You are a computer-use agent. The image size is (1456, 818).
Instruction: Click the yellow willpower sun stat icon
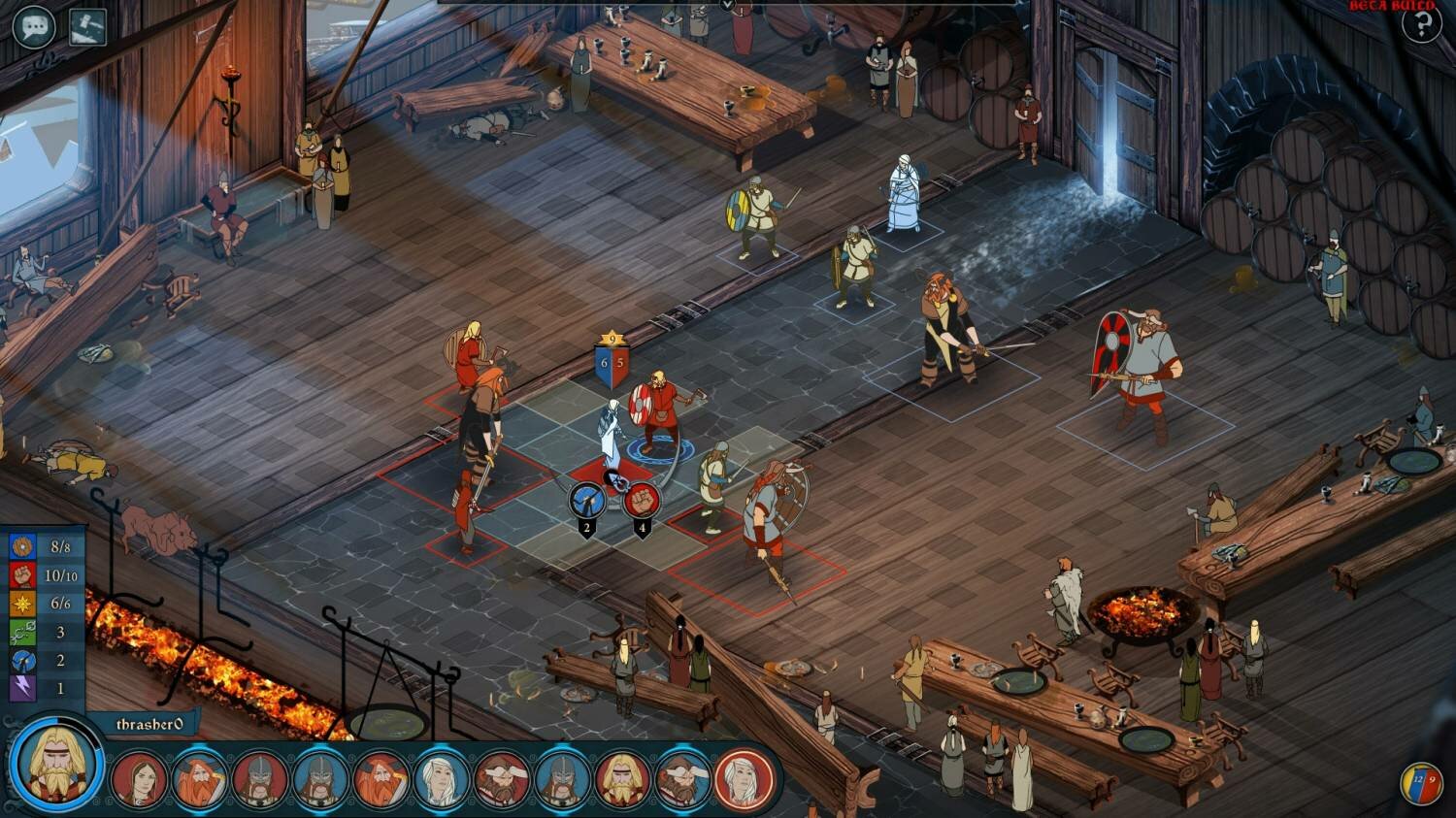click(22, 604)
